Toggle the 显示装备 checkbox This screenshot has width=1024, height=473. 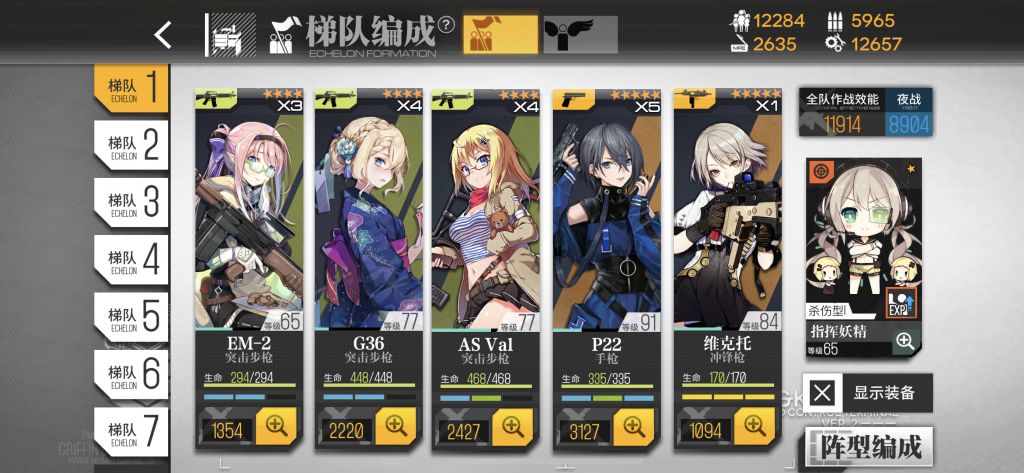point(822,392)
